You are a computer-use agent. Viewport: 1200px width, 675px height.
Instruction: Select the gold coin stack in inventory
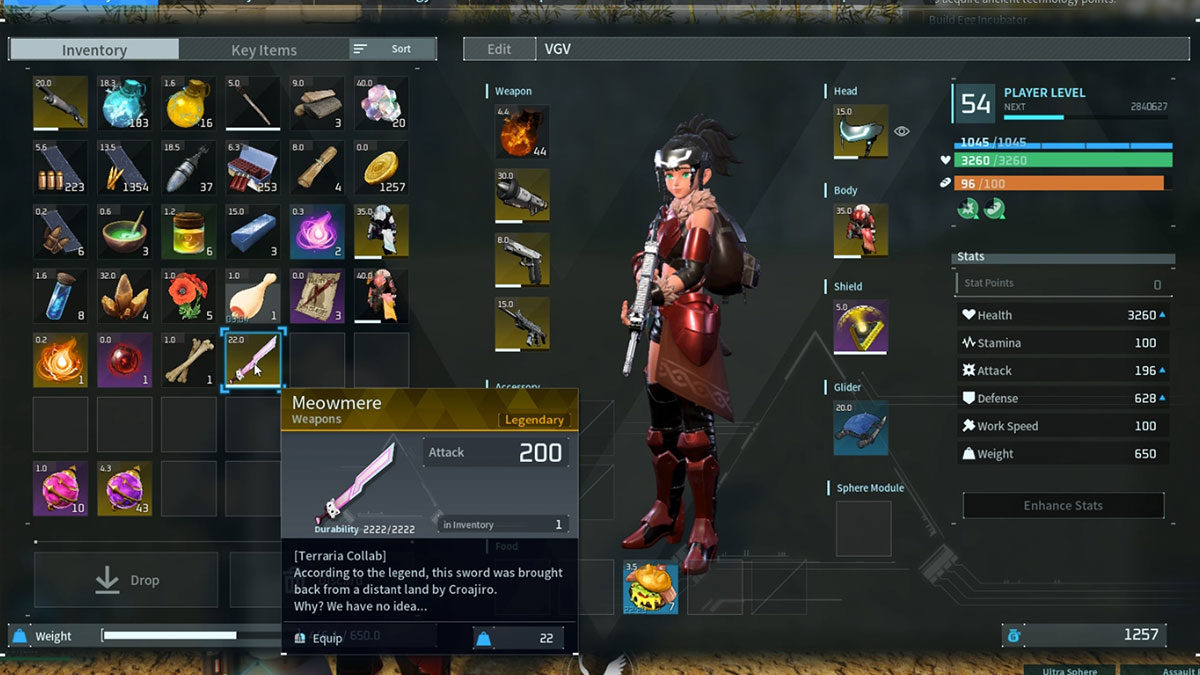[381, 167]
